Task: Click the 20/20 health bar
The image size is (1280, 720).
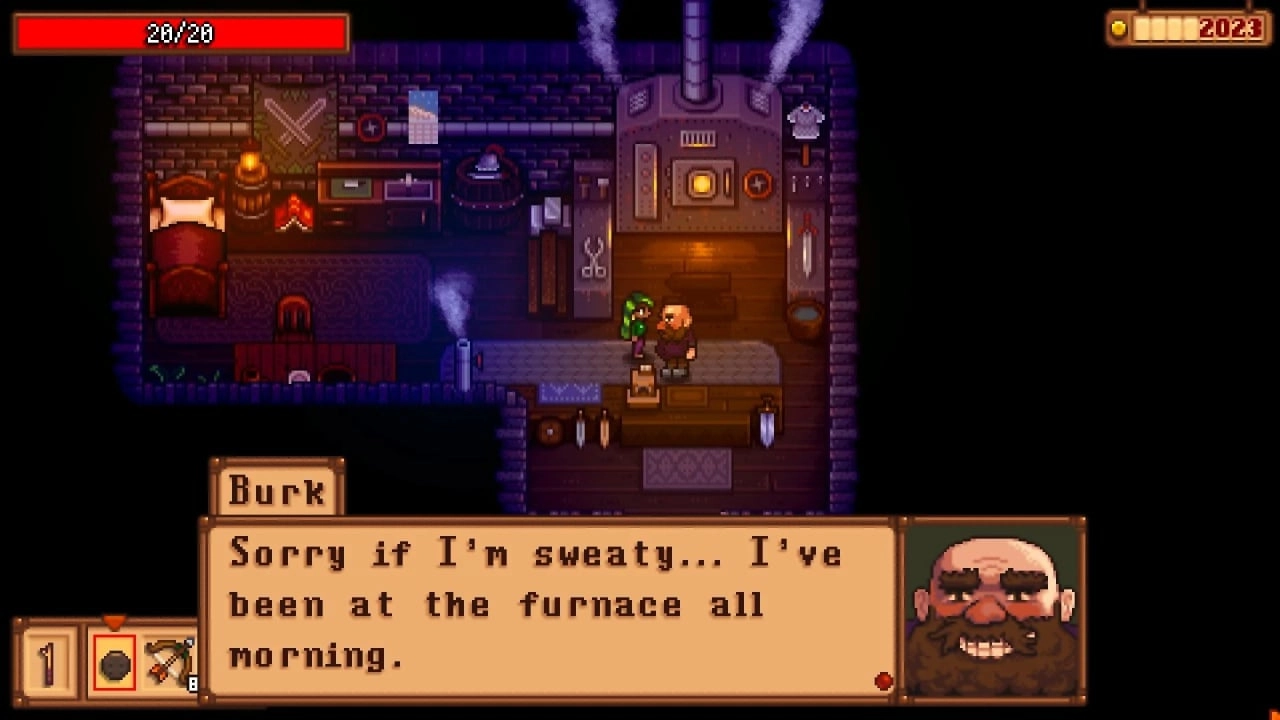Action: click(x=180, y=31)
